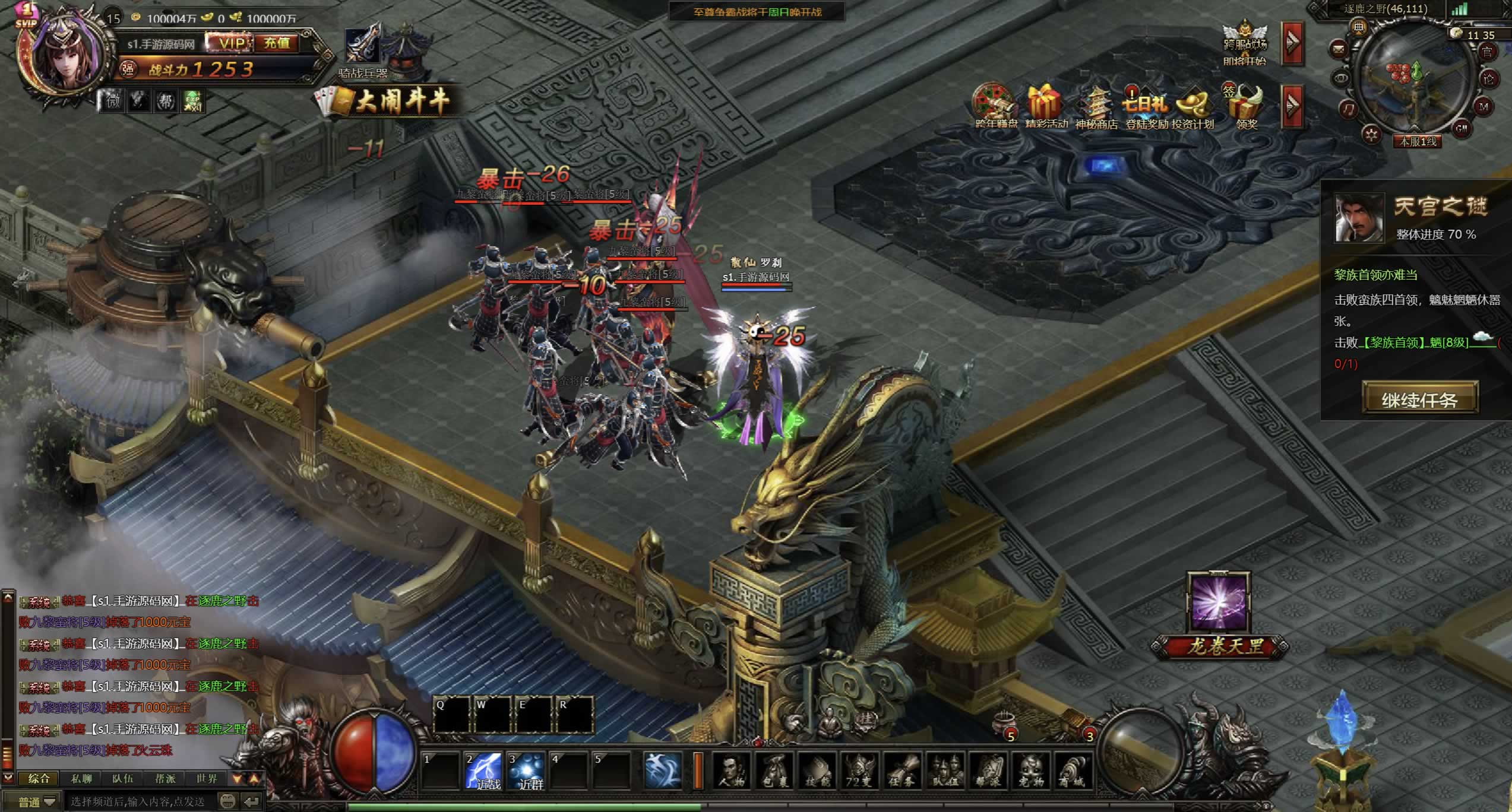Open the 包裹 inventory bag
The width and height of the screenshot is (1512, 812).
774,770
